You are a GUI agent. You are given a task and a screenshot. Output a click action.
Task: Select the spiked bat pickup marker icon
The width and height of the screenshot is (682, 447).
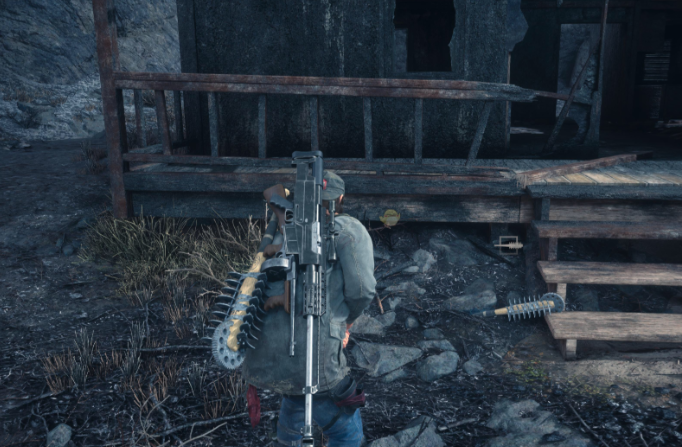pos(508,243)
